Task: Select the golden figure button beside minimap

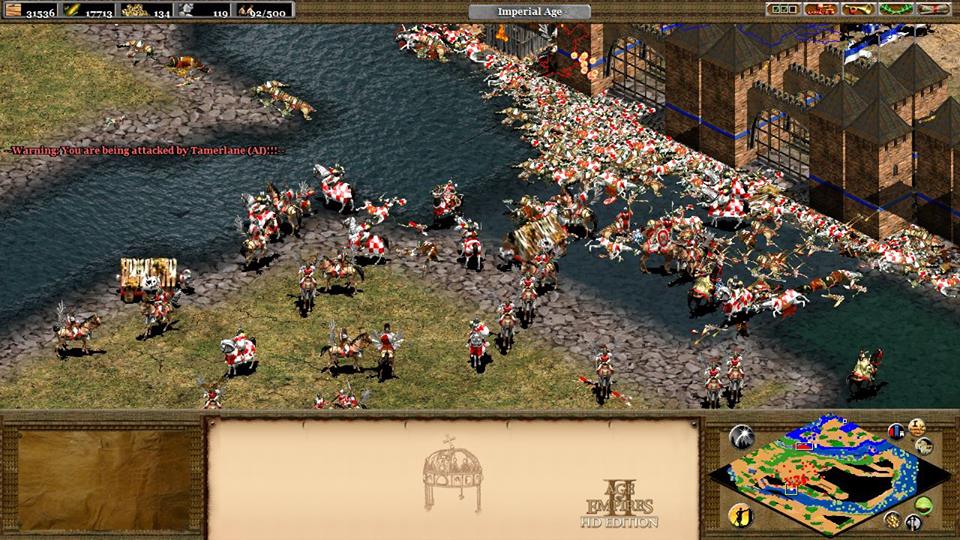Action: [742, 515]
